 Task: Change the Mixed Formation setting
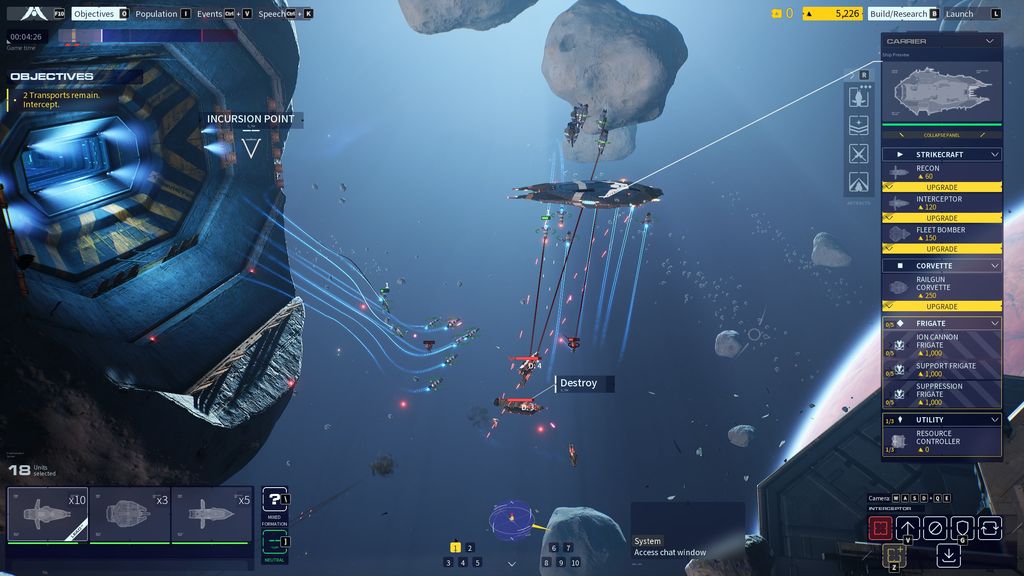[274, 501]
